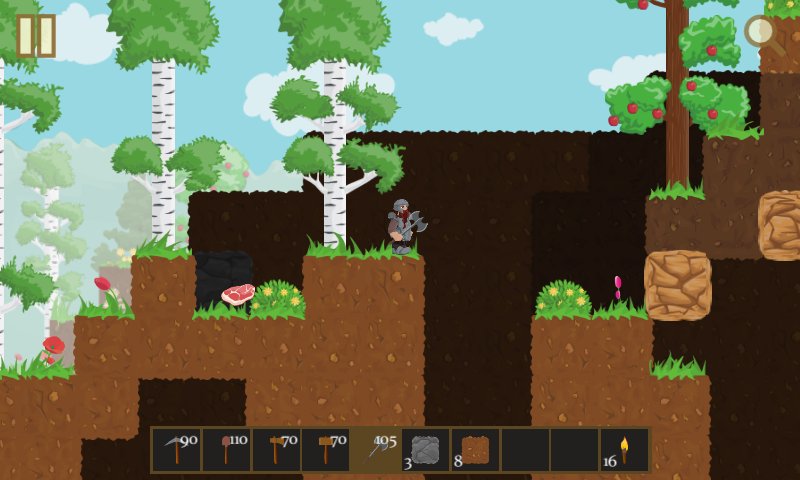Select the pickaxe slot with 90 durability
Viewport: 800px width, 480px height.
pos(177,450)
